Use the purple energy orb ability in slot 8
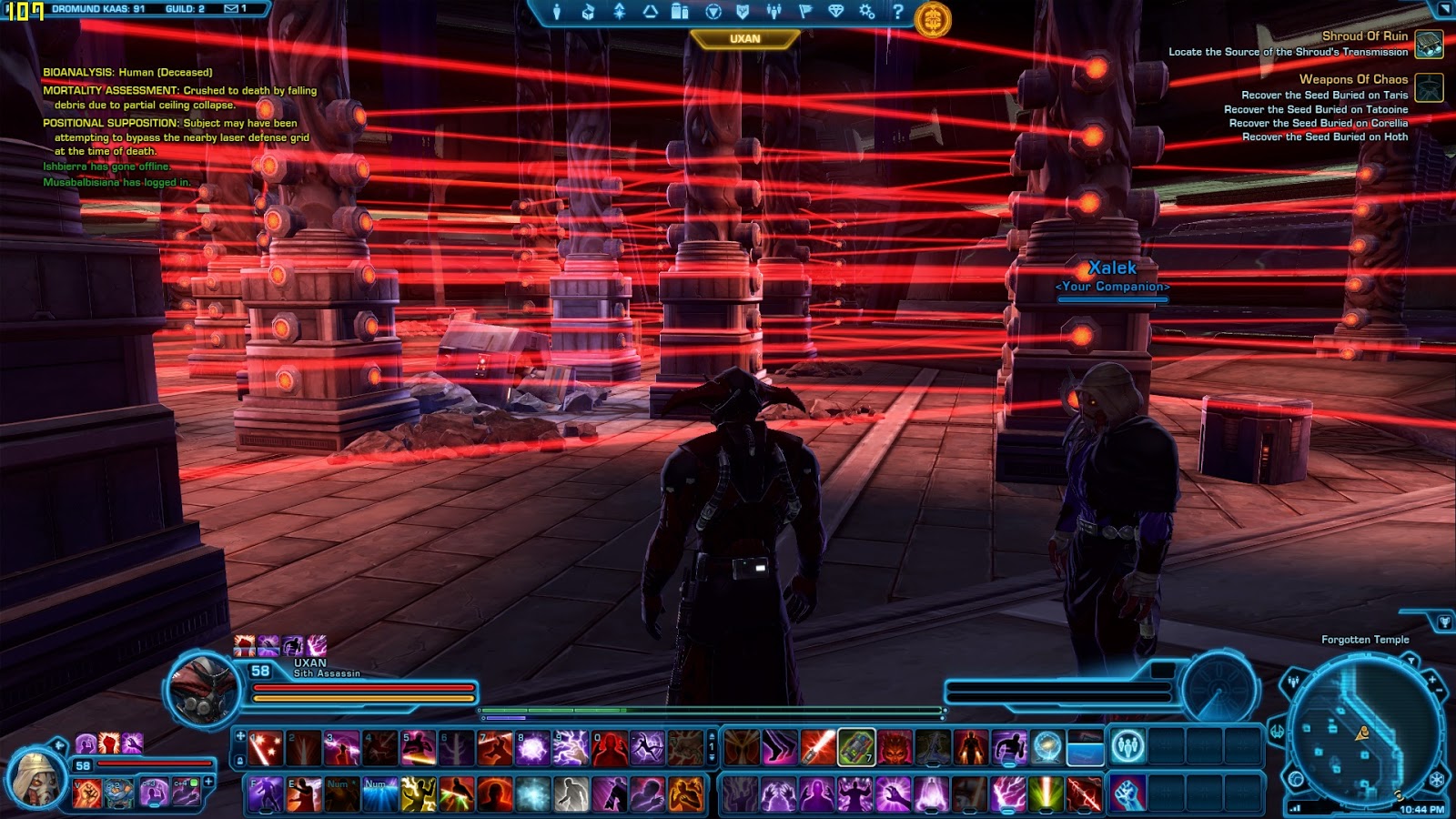Screen dimensions: 1456x819 [x=532, y=748]
